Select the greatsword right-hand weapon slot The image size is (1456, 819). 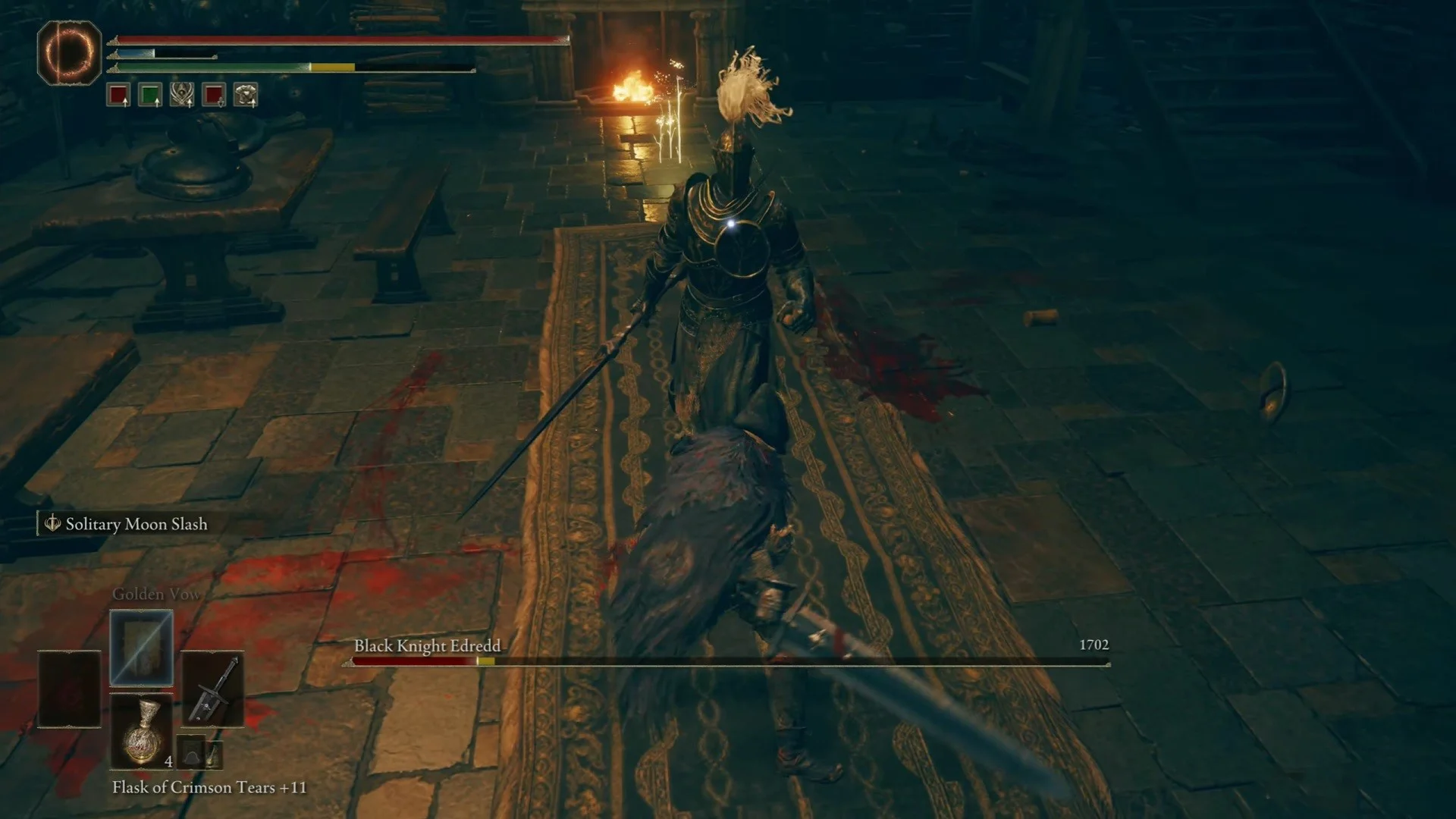213,689
